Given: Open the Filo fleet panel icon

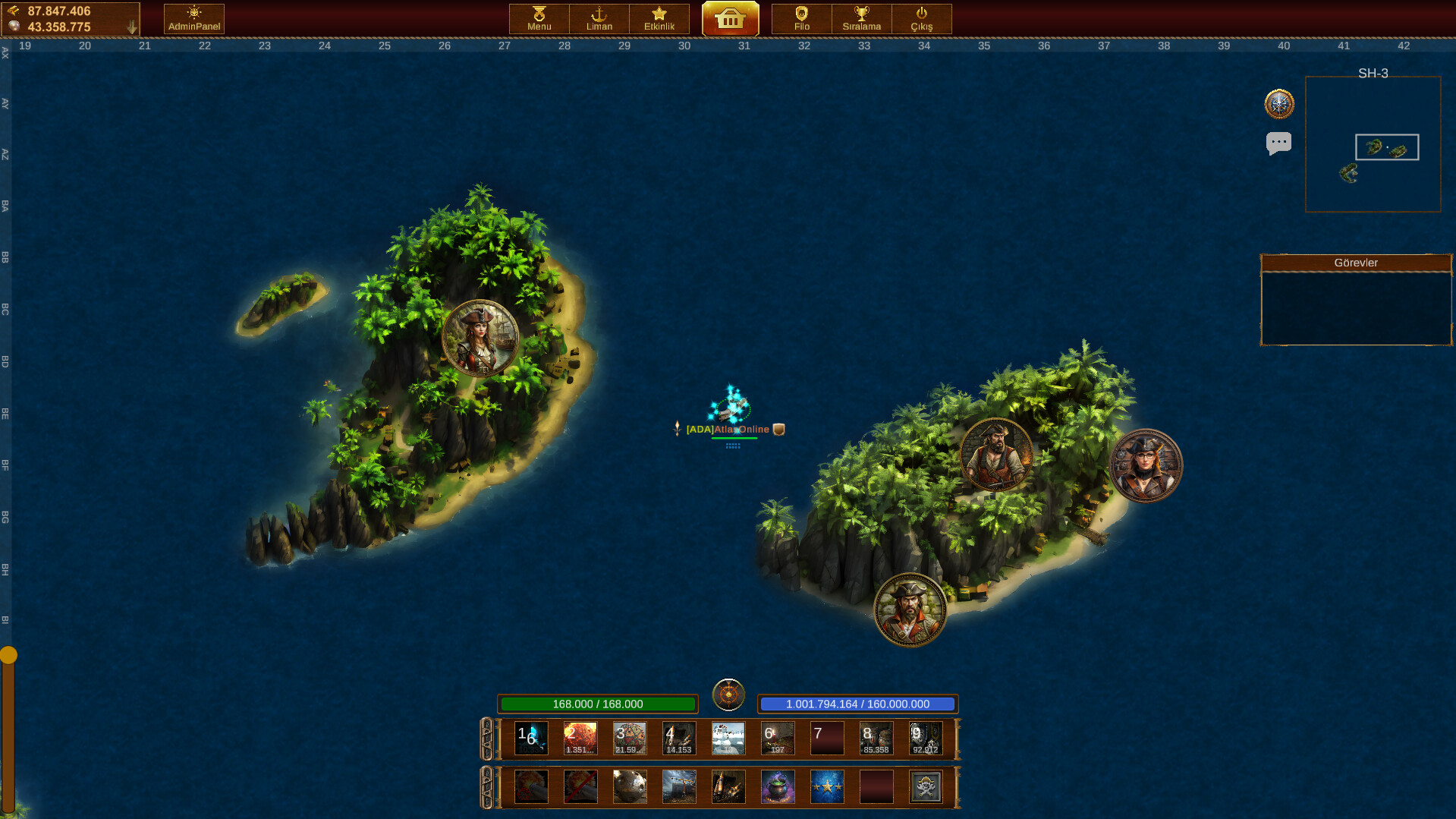Looking at the screenshot, I should tap(800, 18).
